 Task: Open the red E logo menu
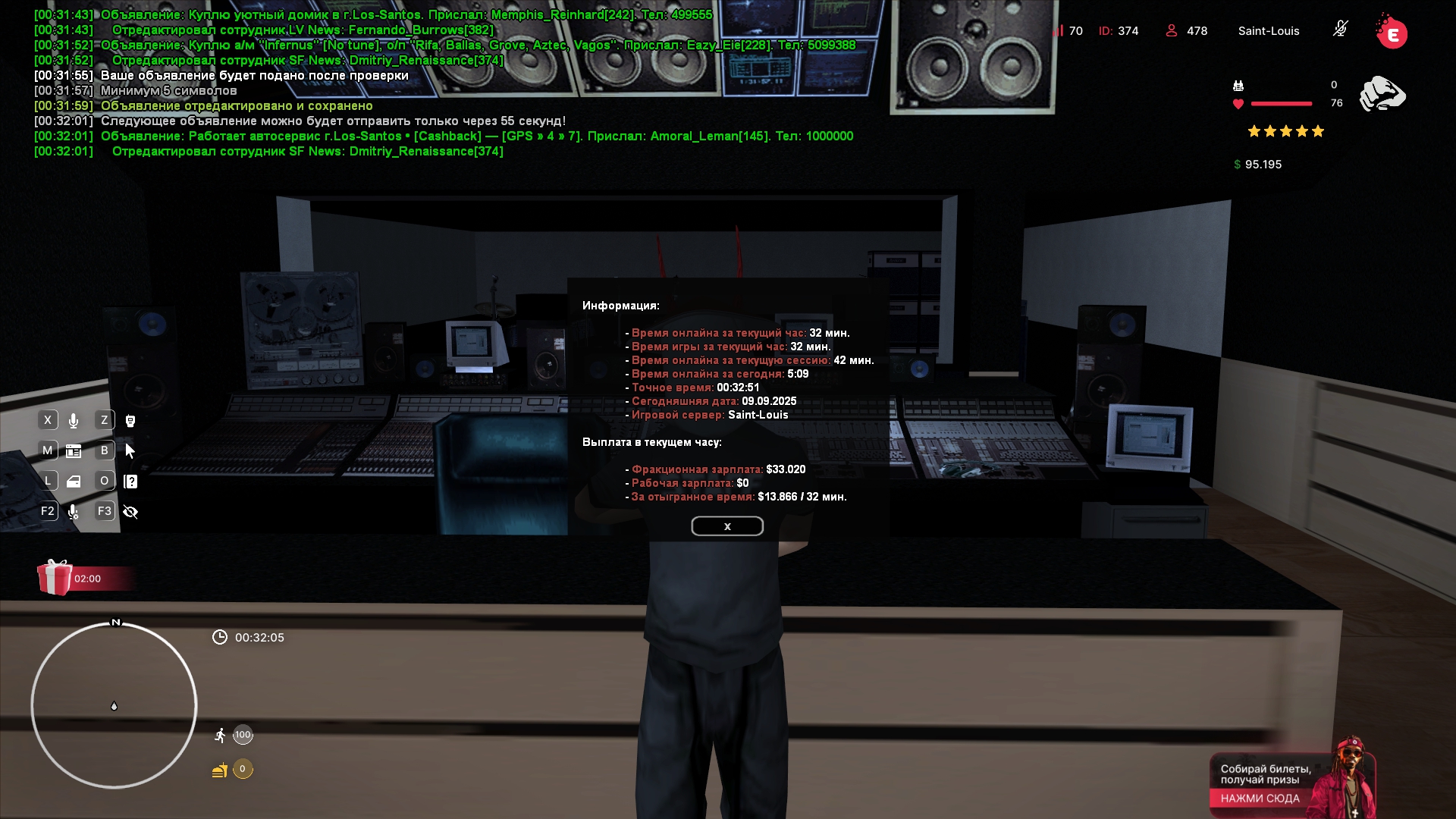pyautogui.click(x=1392, y=33)
